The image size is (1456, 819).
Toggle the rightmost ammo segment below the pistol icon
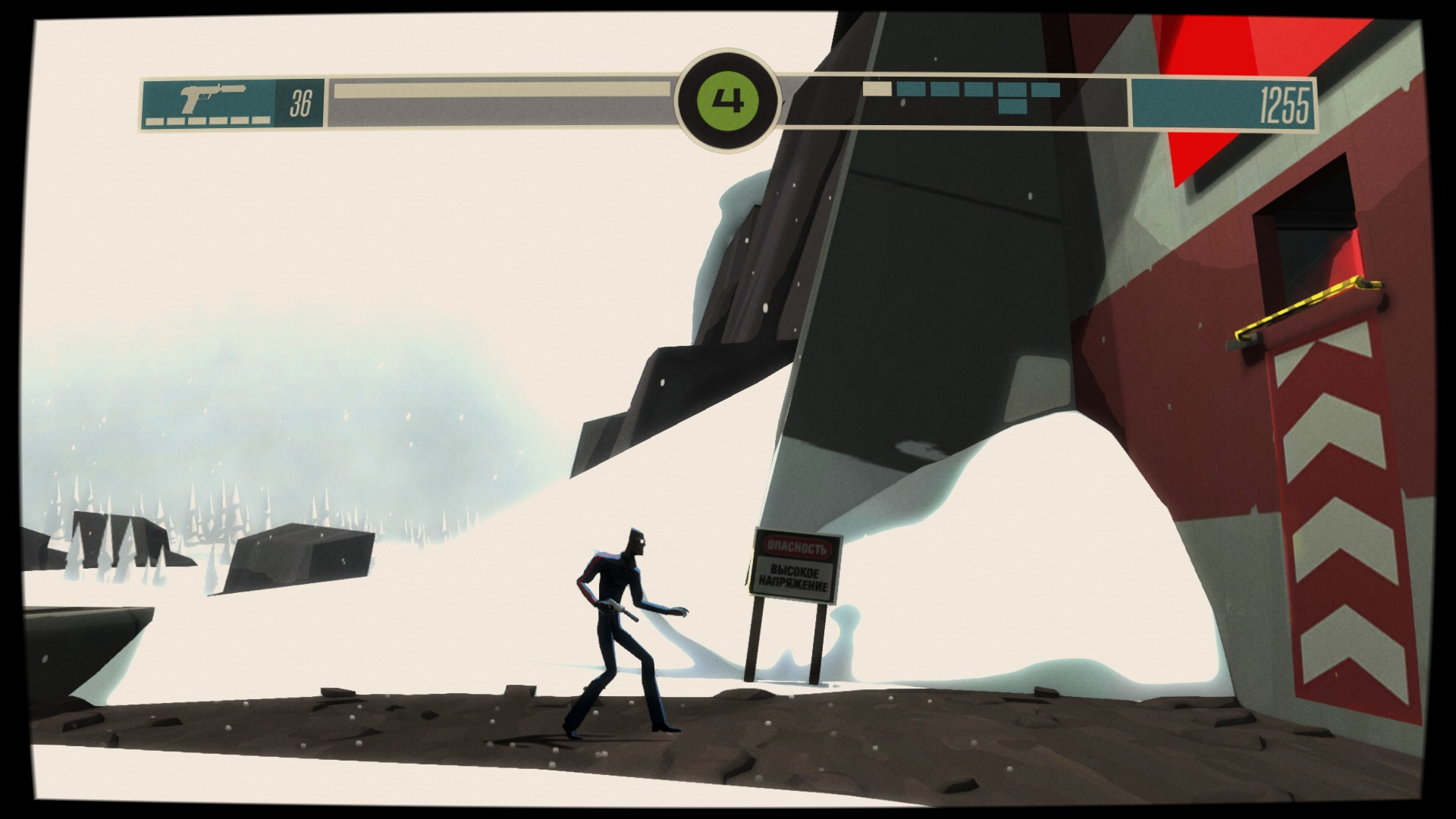pos(260,121)
